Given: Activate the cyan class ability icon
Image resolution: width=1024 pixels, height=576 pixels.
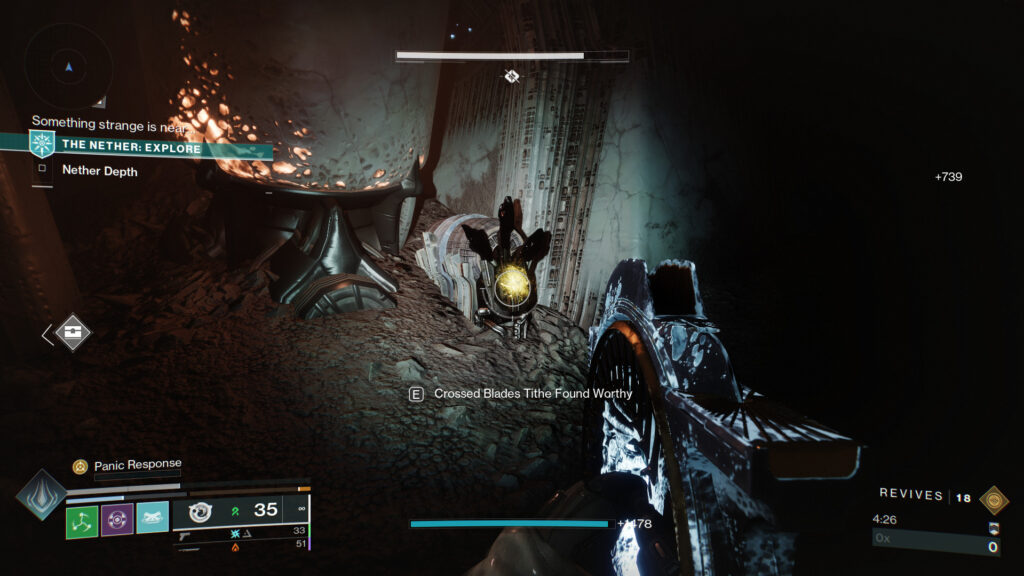Looking at the screenshot, I should [152, 518].
